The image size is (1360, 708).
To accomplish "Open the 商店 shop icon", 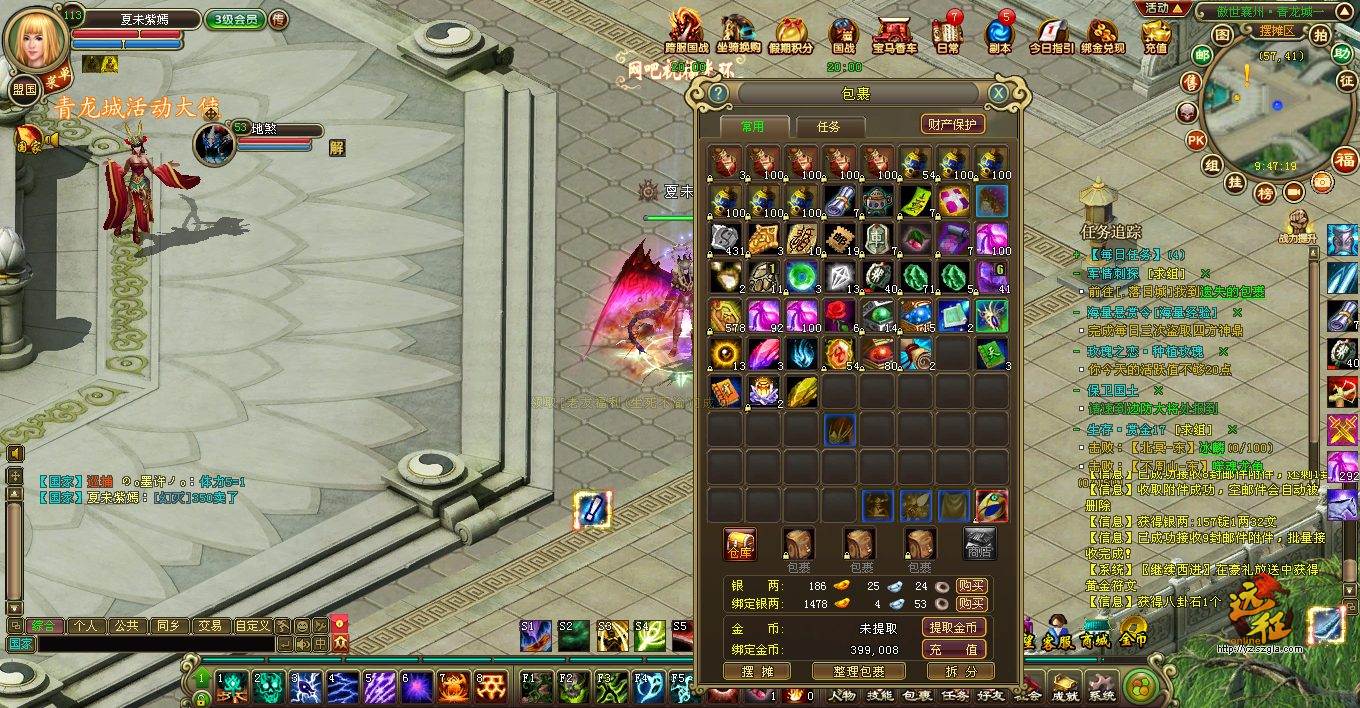I will 980,545.
